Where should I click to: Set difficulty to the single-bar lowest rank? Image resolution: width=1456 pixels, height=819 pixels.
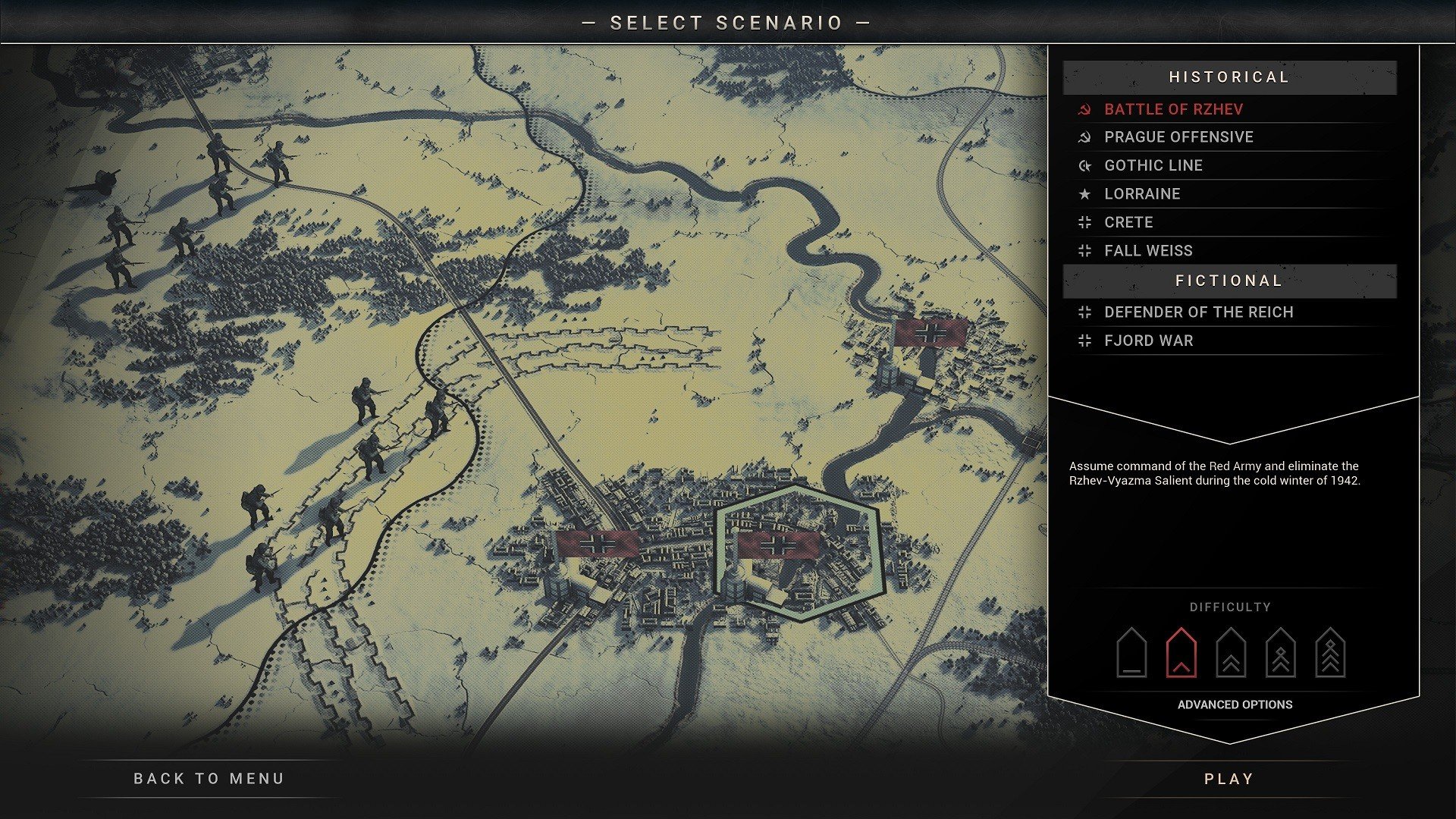(x=1131, y=653)
